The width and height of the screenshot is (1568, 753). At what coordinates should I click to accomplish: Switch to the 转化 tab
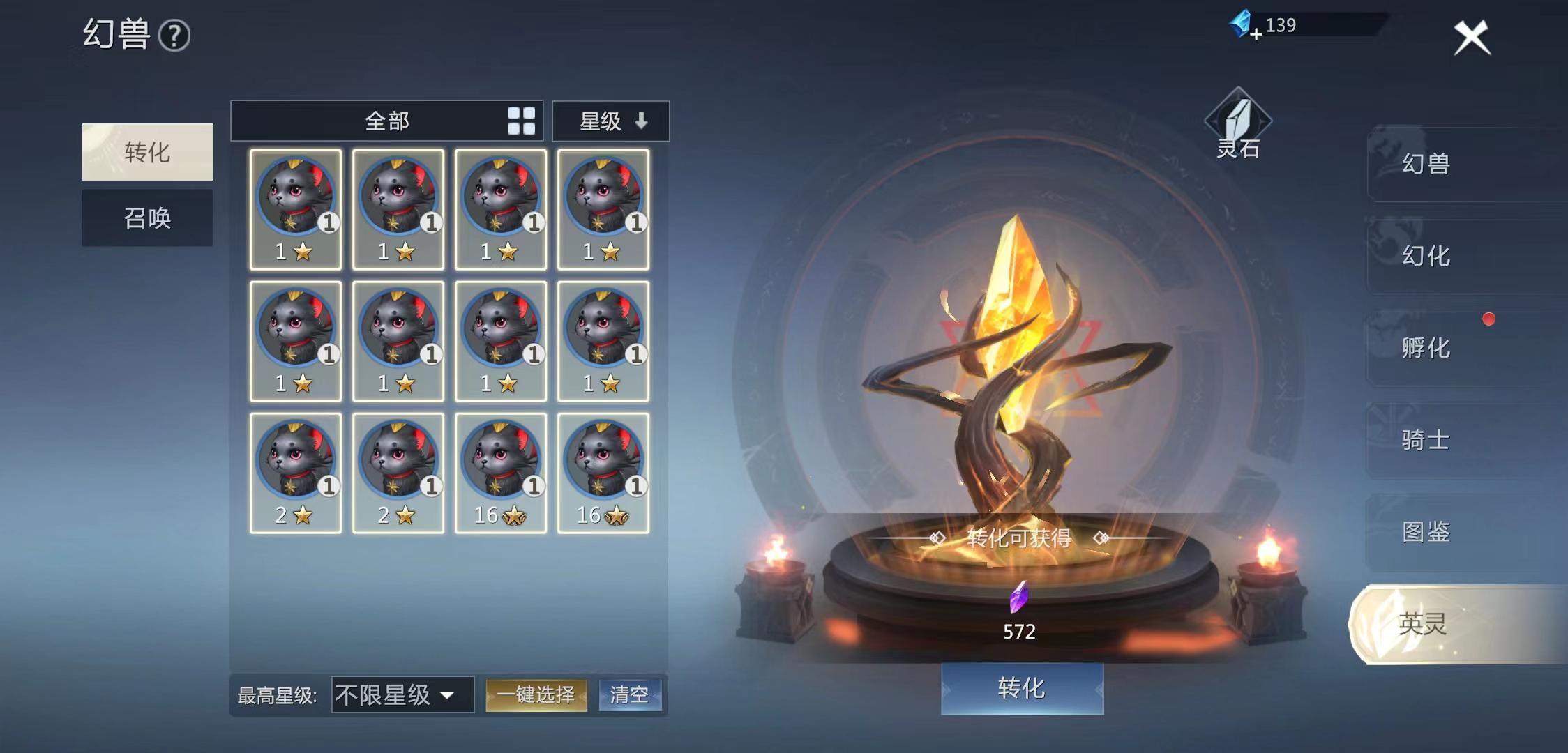coord(147,152)
